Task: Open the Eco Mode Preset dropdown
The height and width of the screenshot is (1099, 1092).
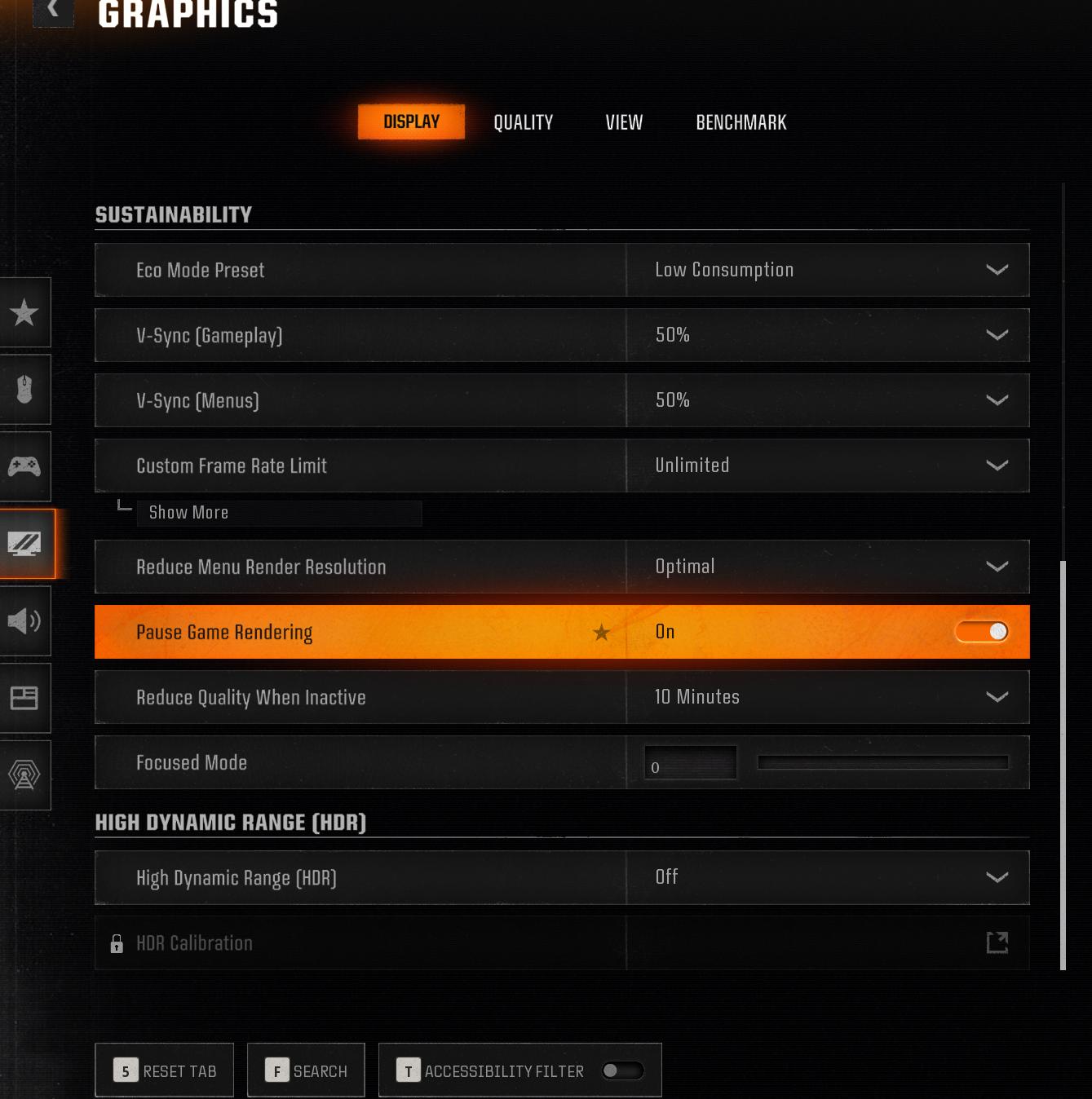Action: [827, 270]
